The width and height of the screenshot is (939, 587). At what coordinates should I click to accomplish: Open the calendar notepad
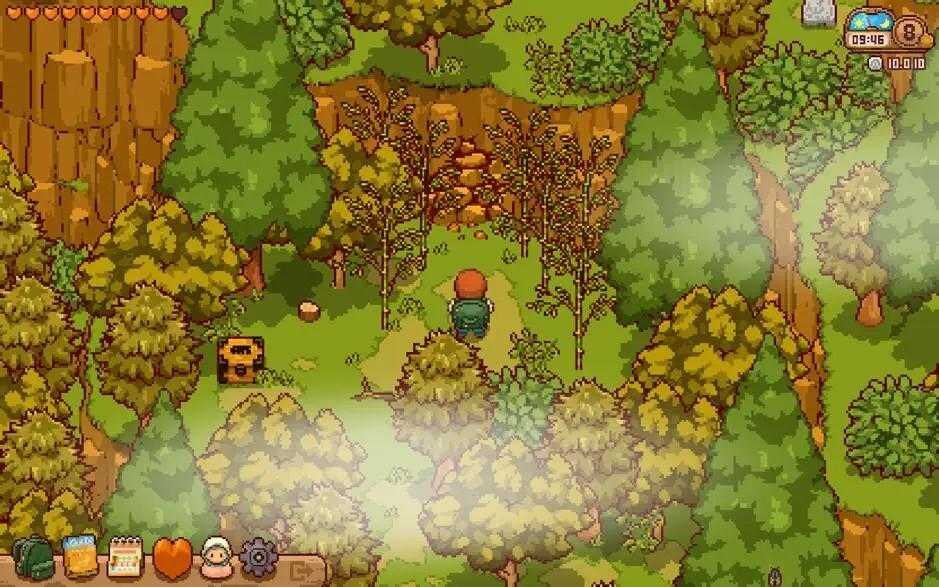[125, 556]
